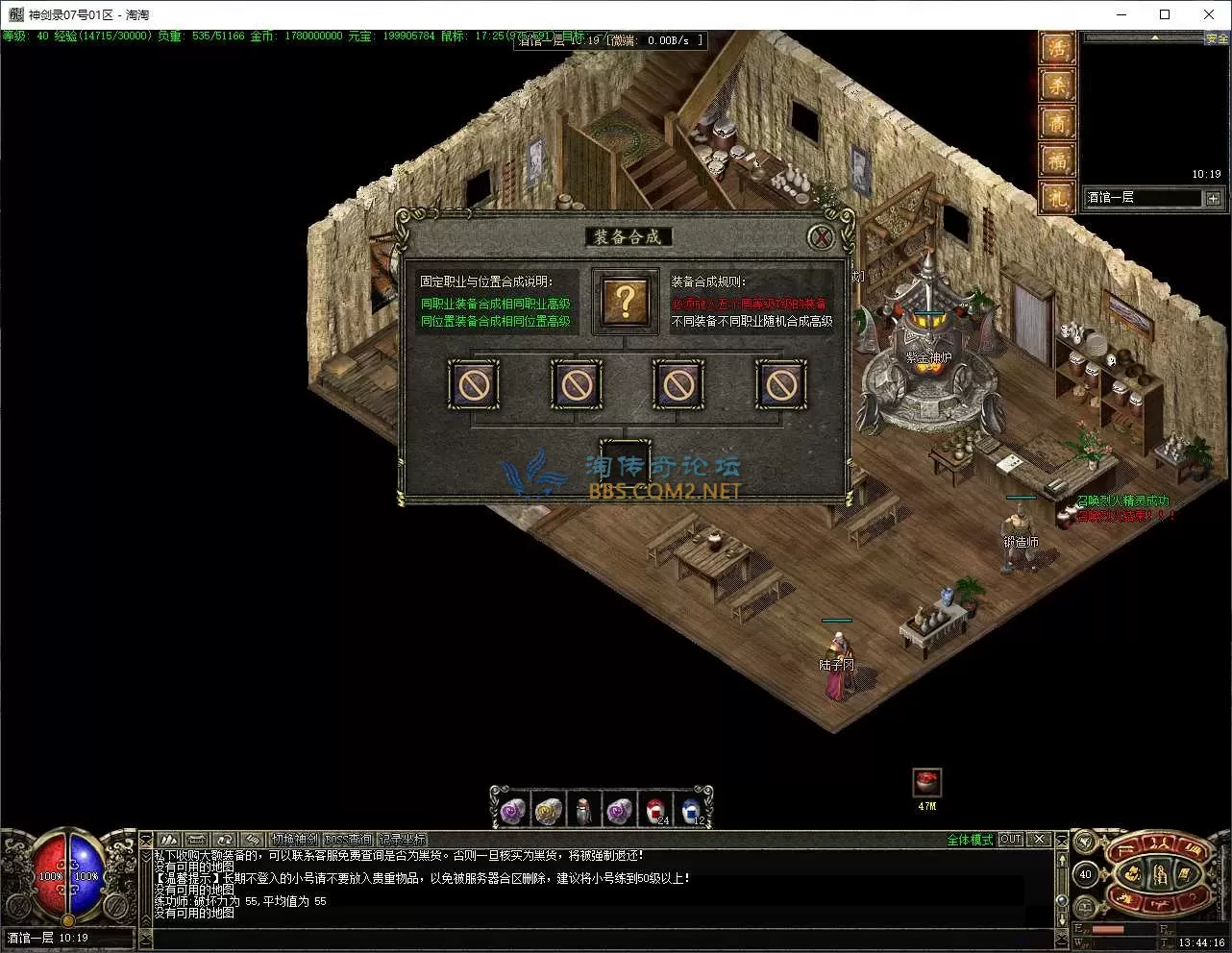The width and height of the screenshot is (1232, 953).
Task: Open the 活 side menu button
Action: tap(1057, 49)
